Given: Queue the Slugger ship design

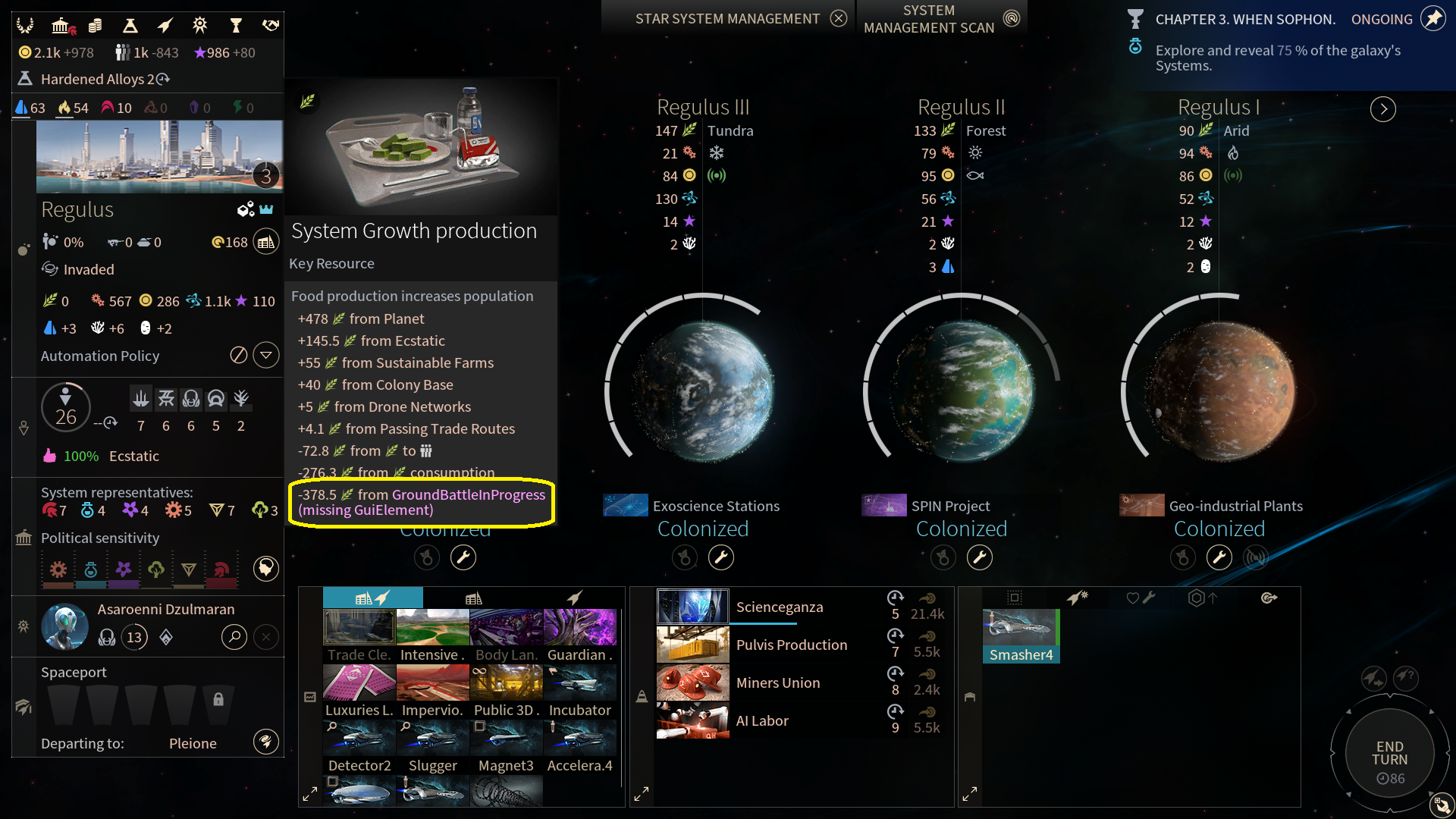Looking at the screenshot, I should click(432, 746).
